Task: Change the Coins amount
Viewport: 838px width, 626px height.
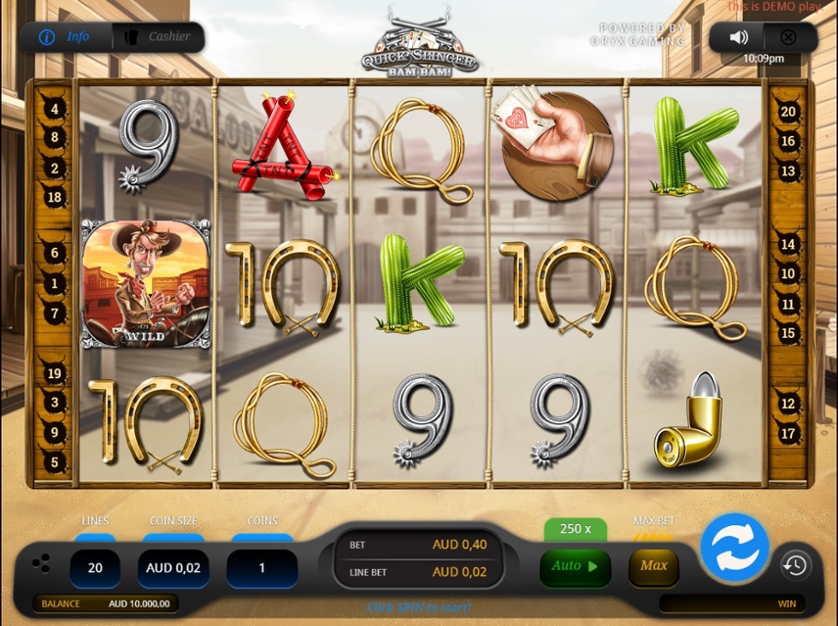Action: click(262, 567)
